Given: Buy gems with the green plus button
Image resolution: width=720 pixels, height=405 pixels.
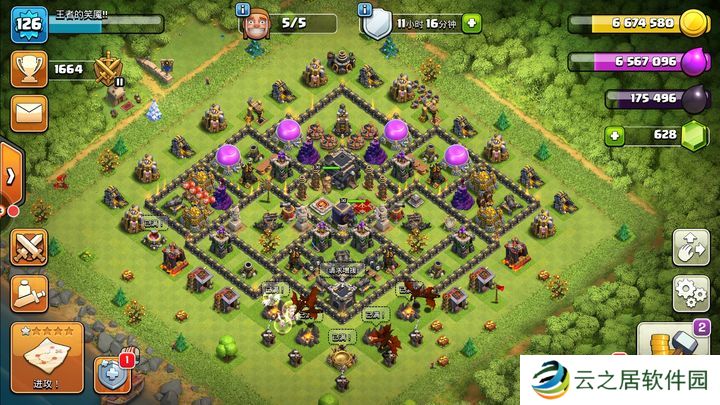Looking at the screenshot, I should 614,134.
